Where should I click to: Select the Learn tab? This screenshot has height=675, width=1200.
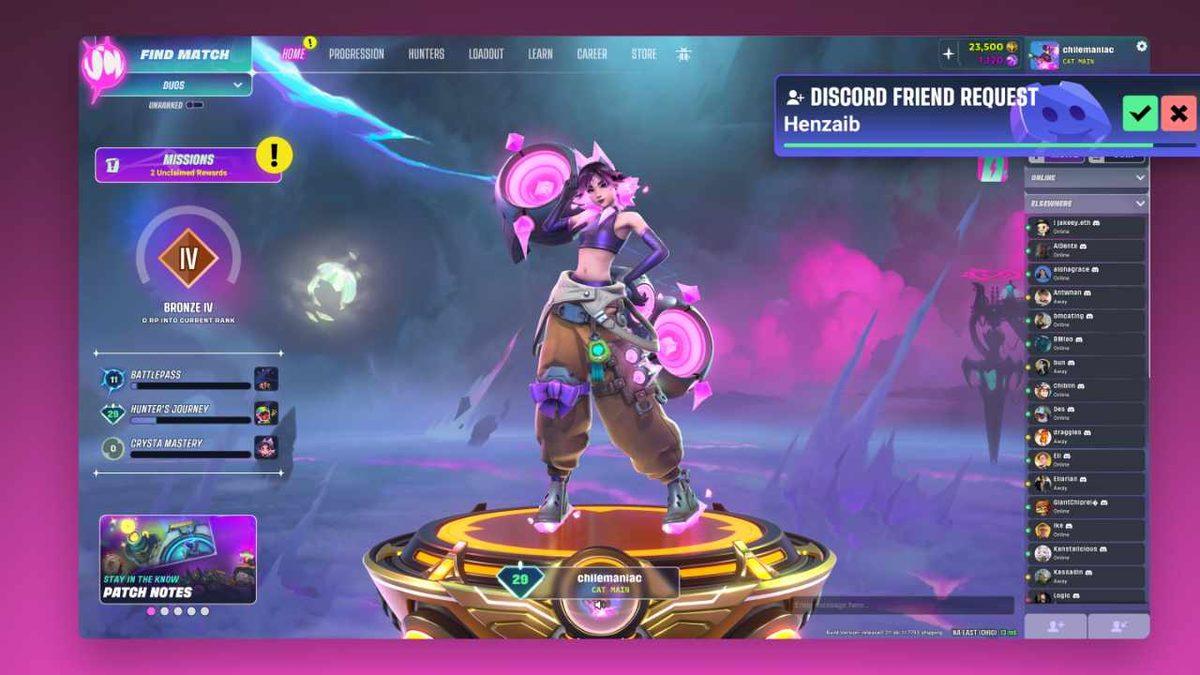(x=540, y=54)
